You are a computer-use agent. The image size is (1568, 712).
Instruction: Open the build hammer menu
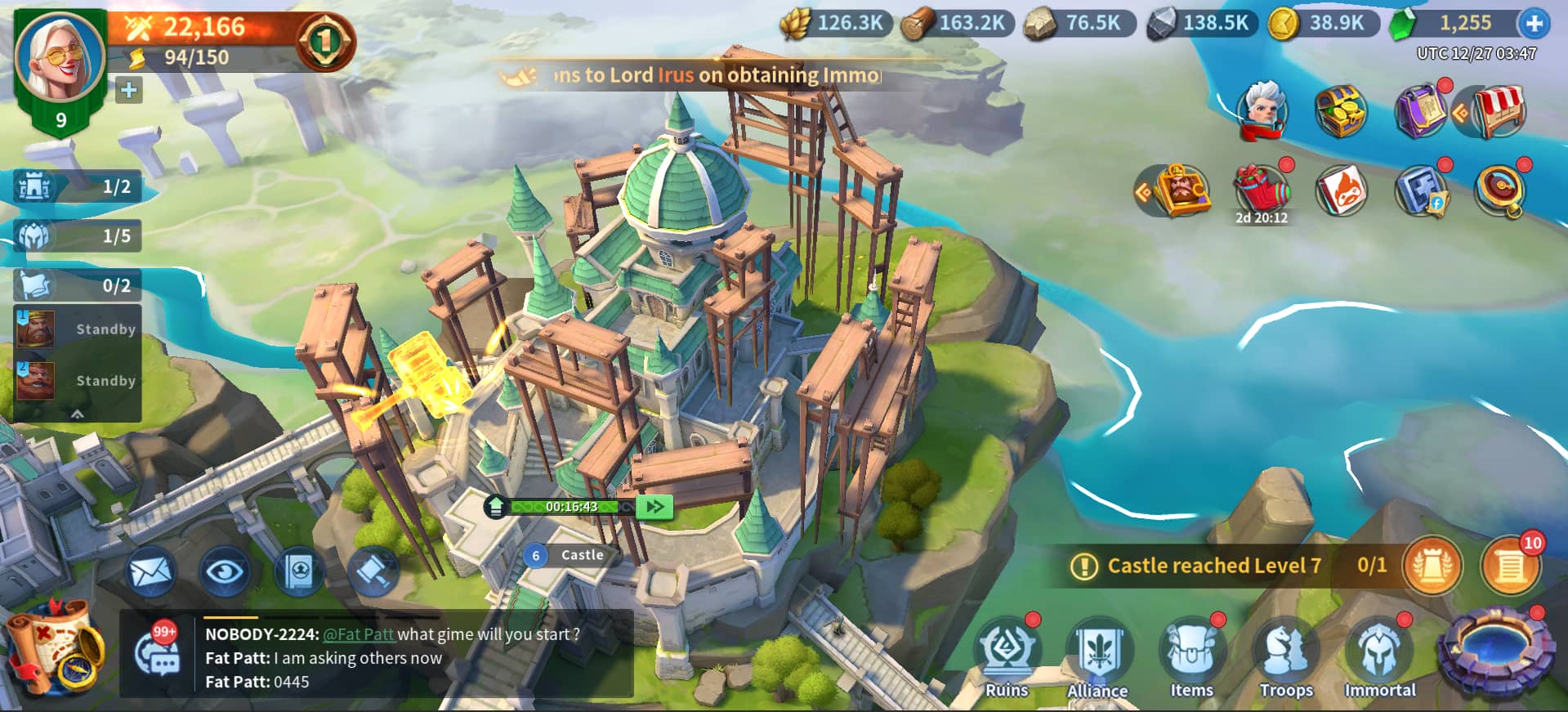click(x=373, y=571)
